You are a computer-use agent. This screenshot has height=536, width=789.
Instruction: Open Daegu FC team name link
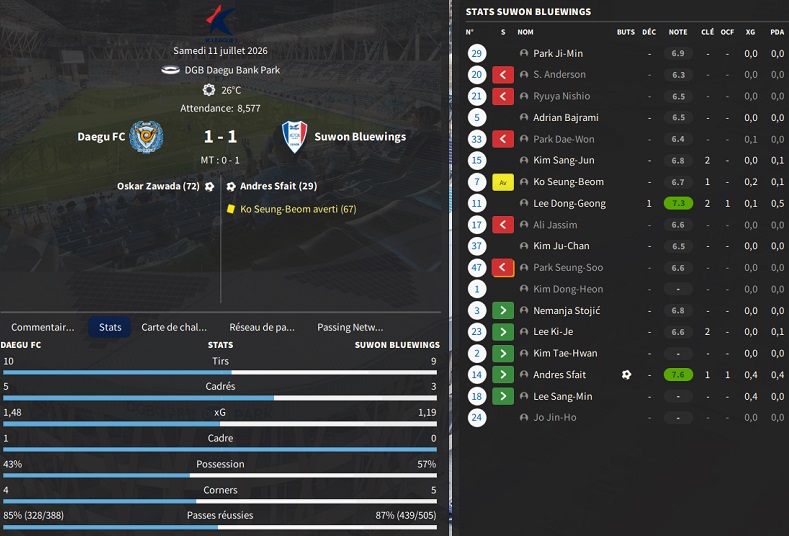tap(101, 136)
